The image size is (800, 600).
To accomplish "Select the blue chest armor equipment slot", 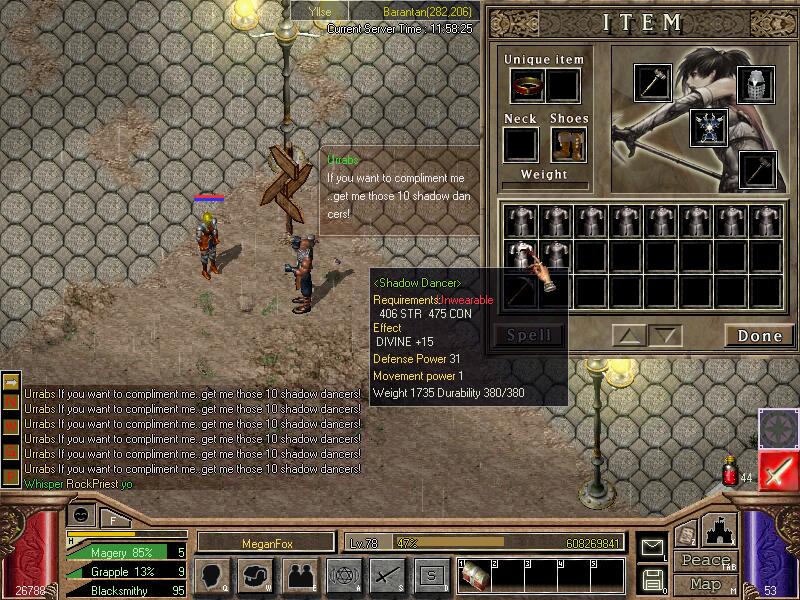I will (x=708, y=127).
